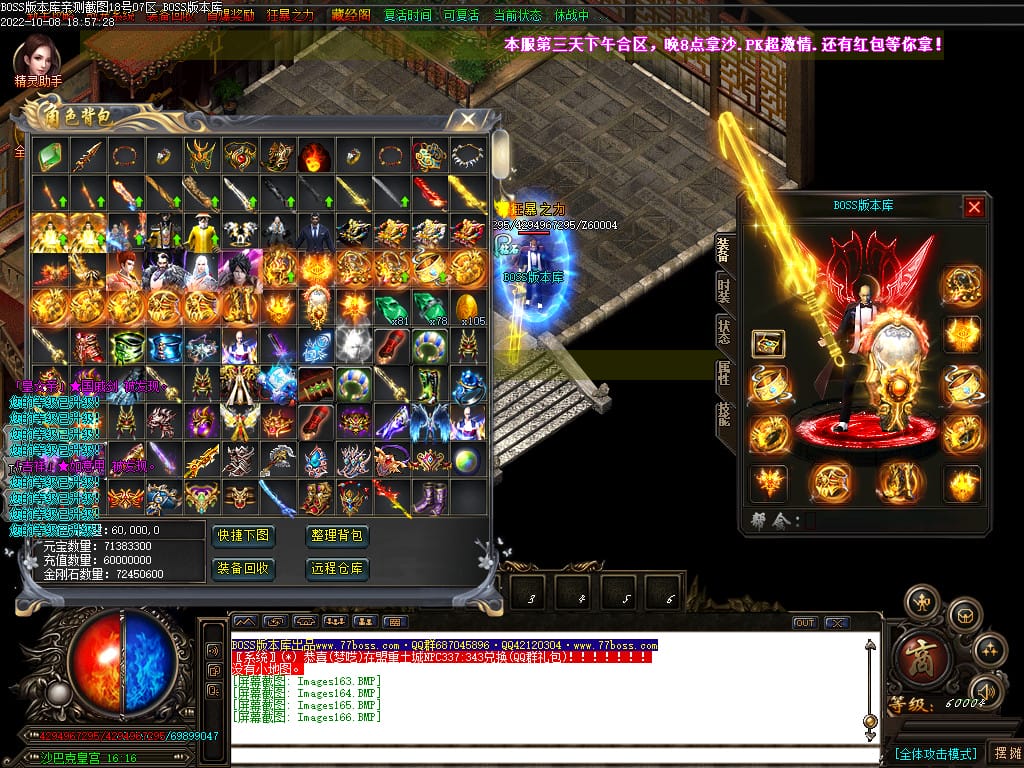
Task: Open the 藏经图 top menu entry
Action: coord(350,16)
